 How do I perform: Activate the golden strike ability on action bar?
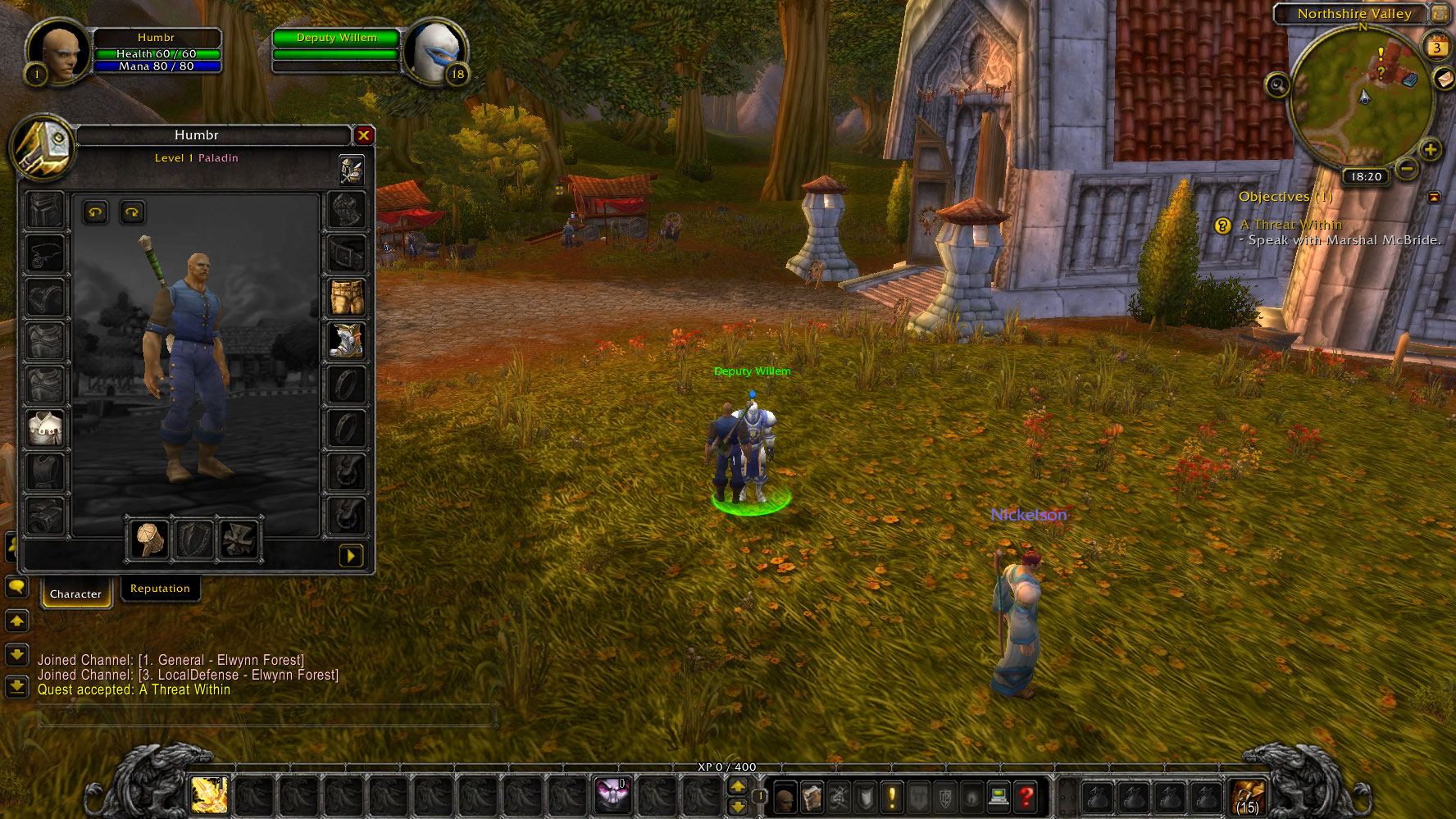[x=209, y=794]
